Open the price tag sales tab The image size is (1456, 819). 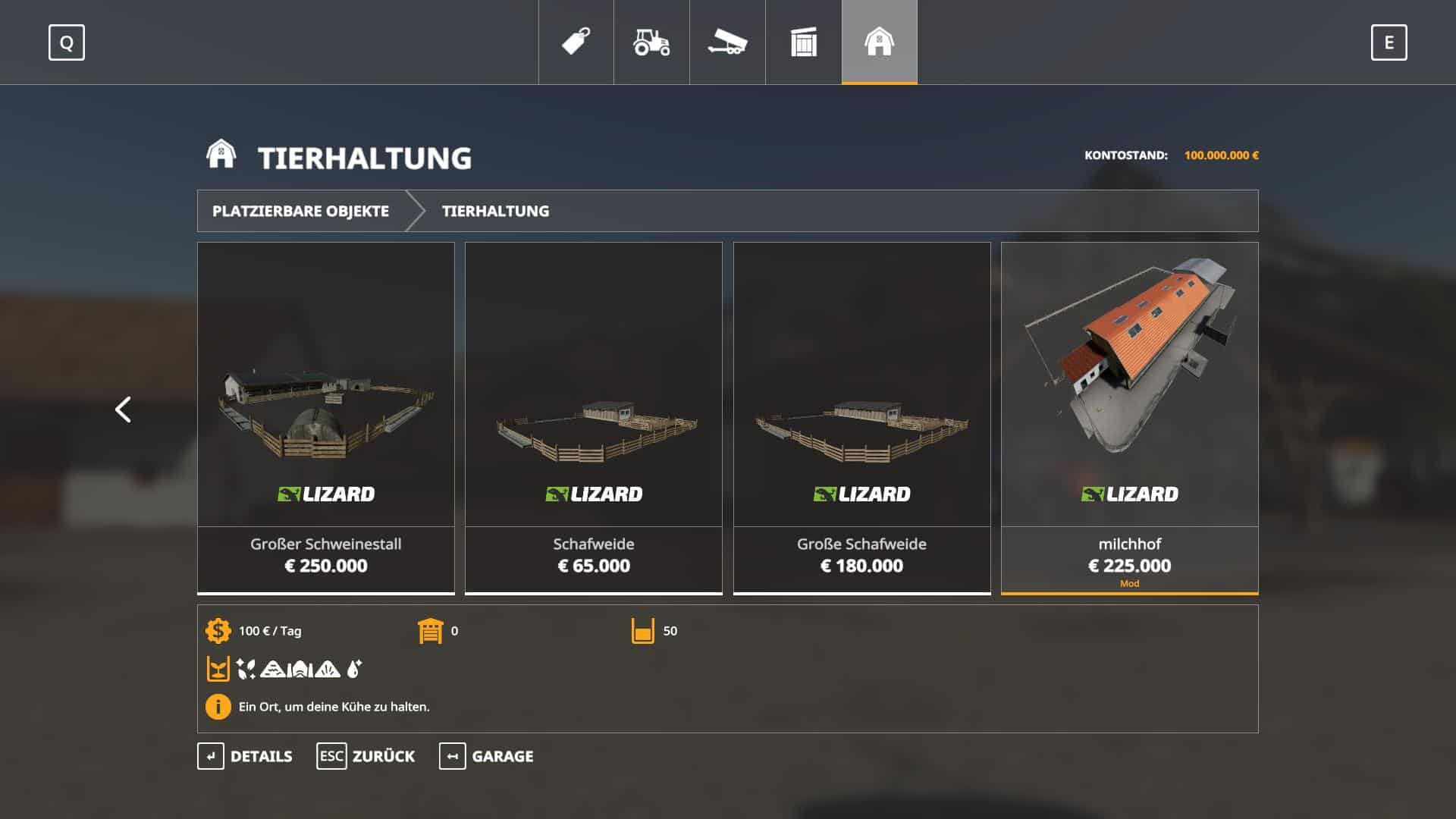coord(576,42)
